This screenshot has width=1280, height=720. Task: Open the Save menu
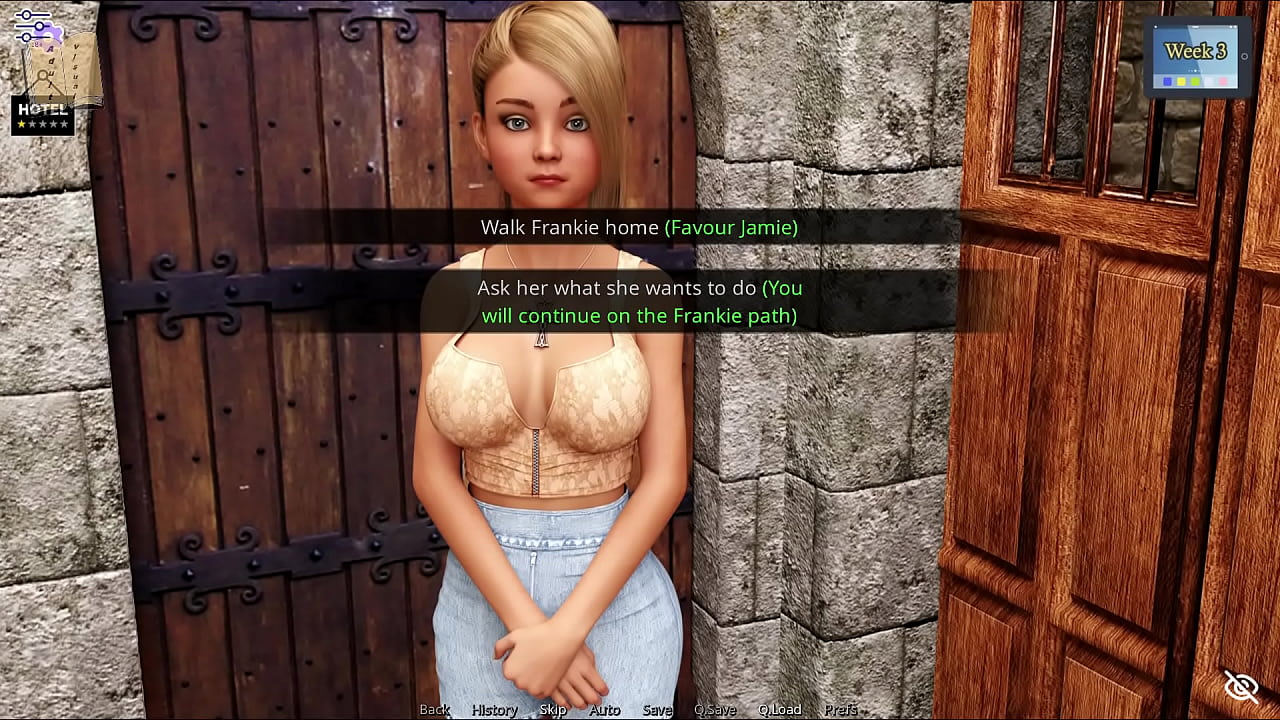[657, 709]
